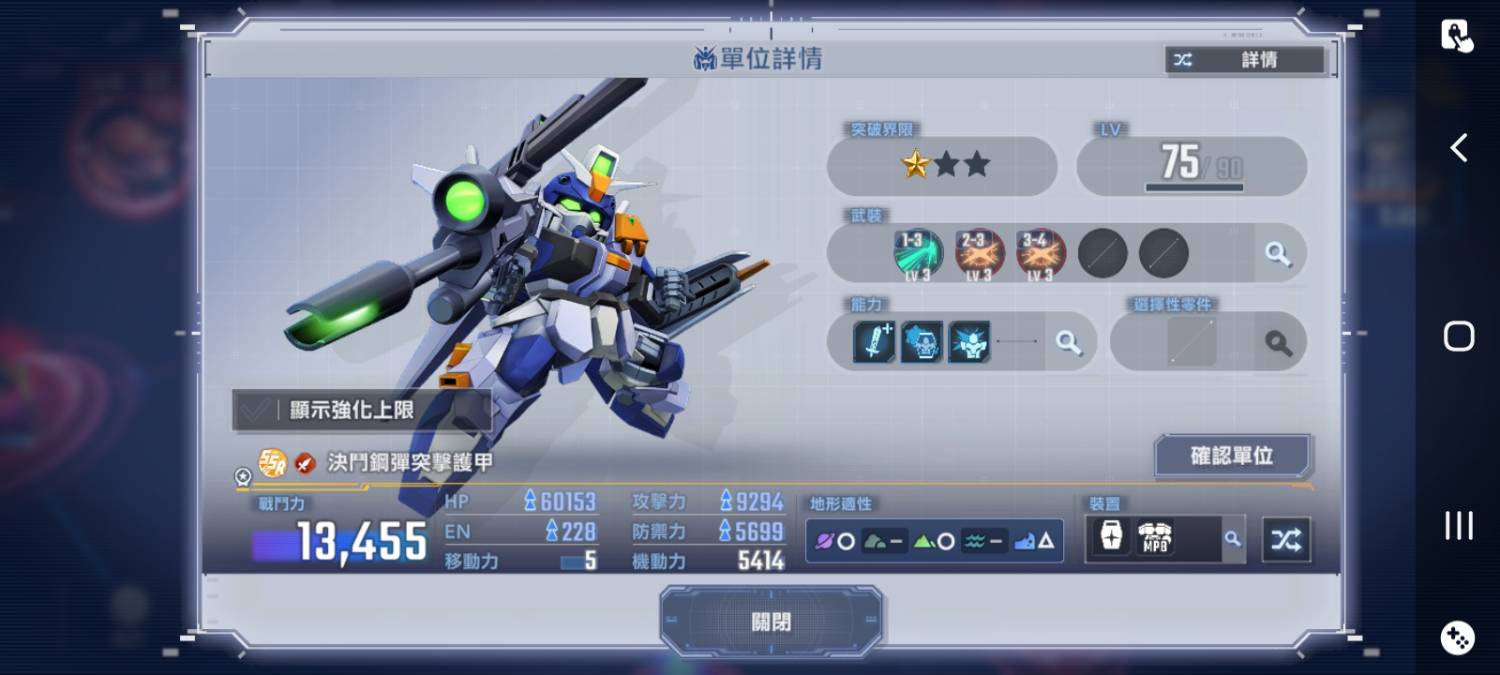
Task: Select the MPB equipment icon
Action: click(1155, 539)
